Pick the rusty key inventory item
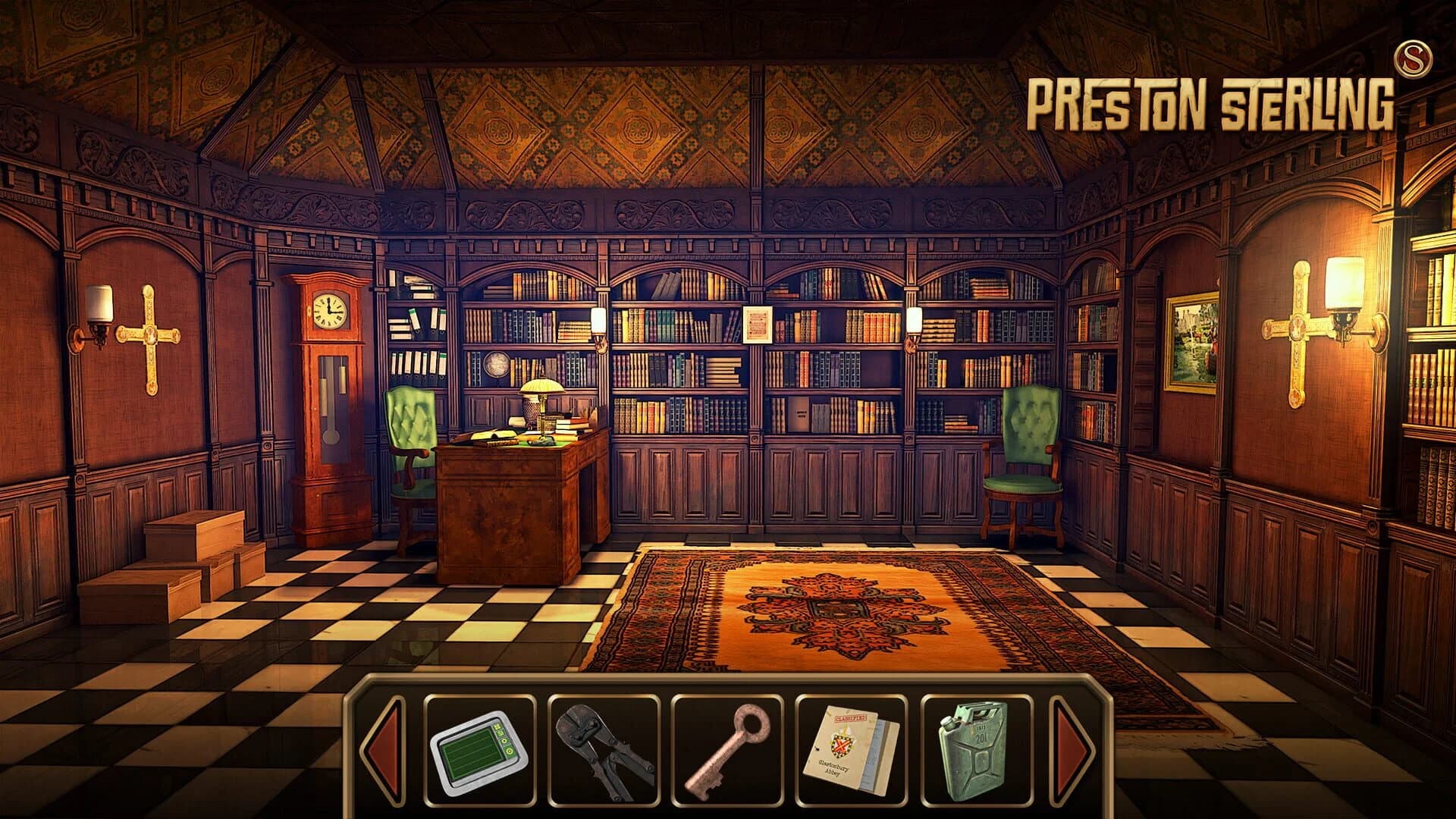Screen dimensions: 1456x819 726,751
